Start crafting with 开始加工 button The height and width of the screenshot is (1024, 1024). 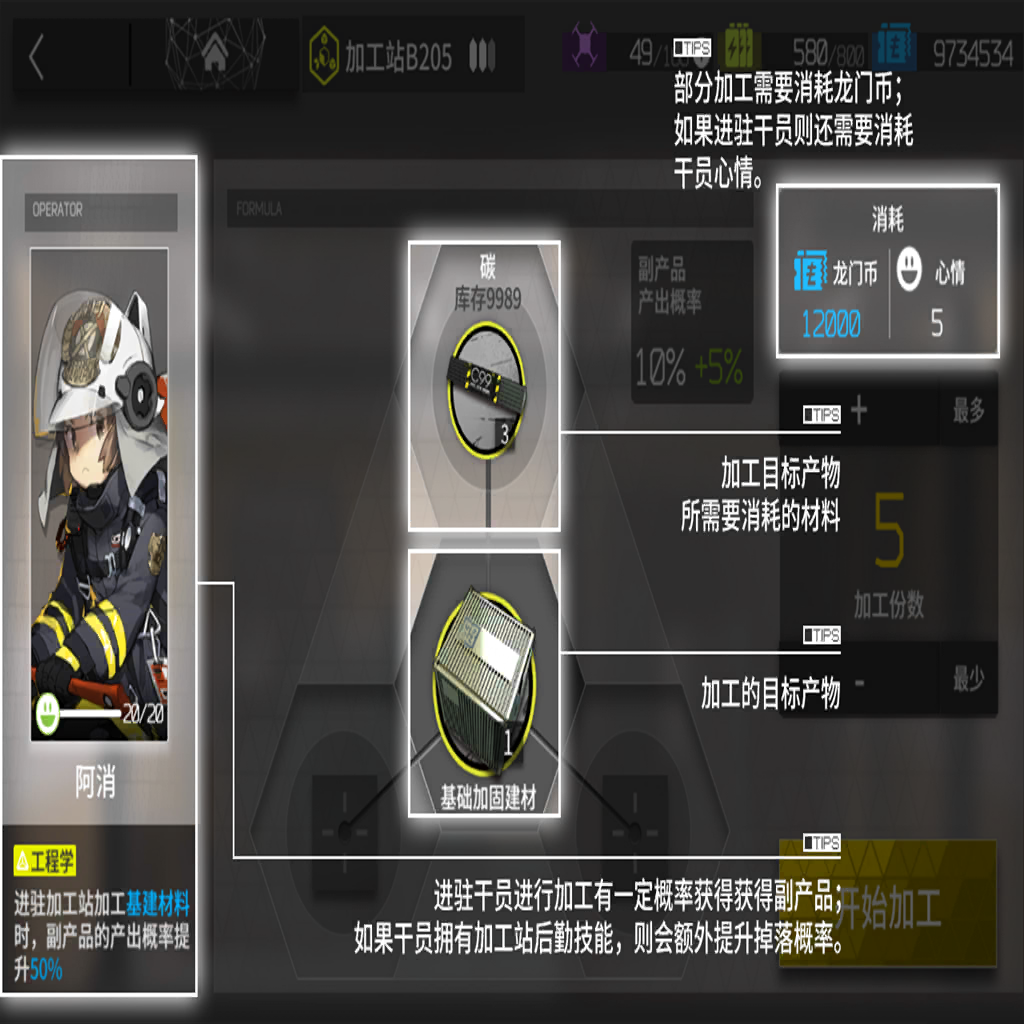888,905
